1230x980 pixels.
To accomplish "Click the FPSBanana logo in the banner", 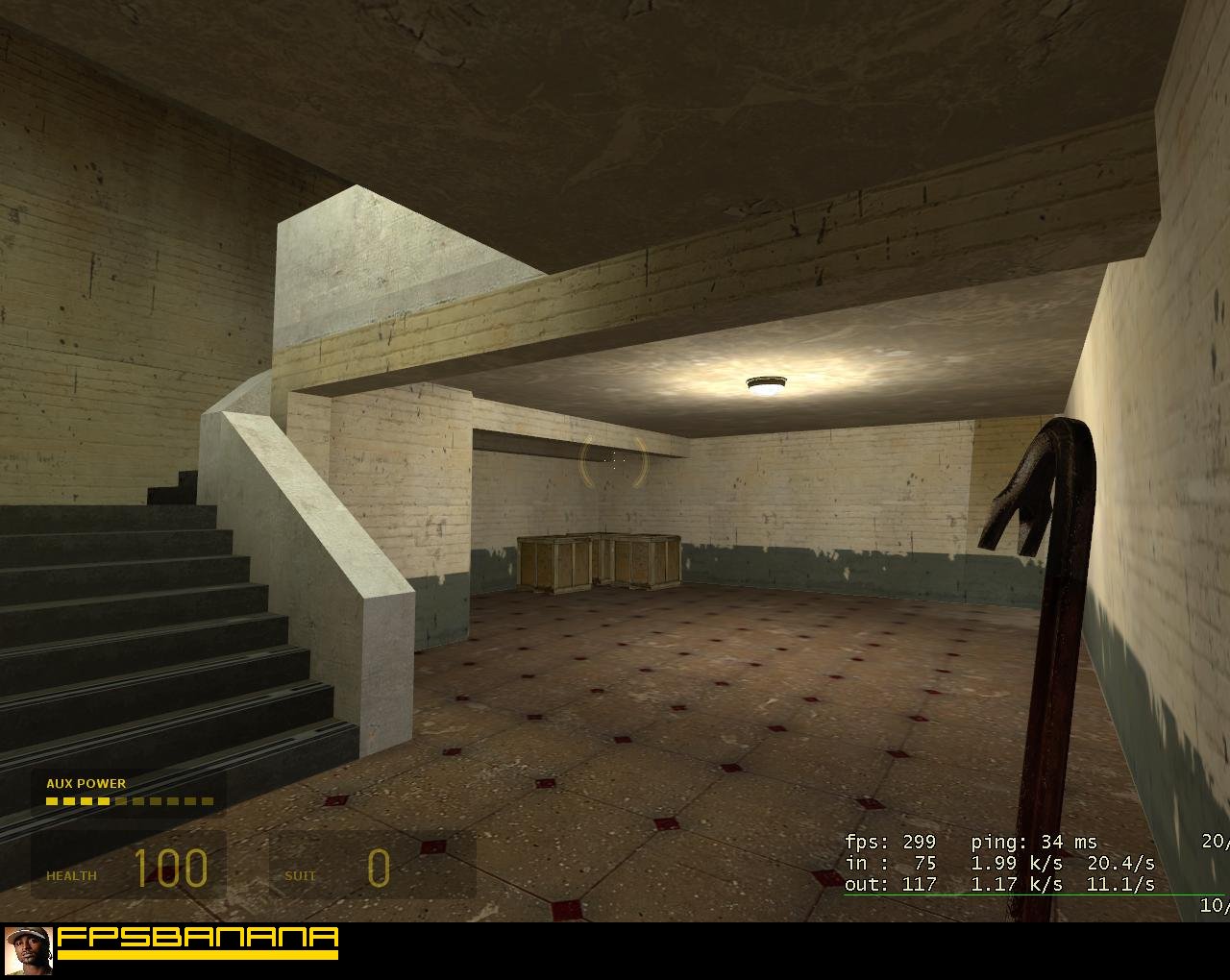I will click(198, 943).
